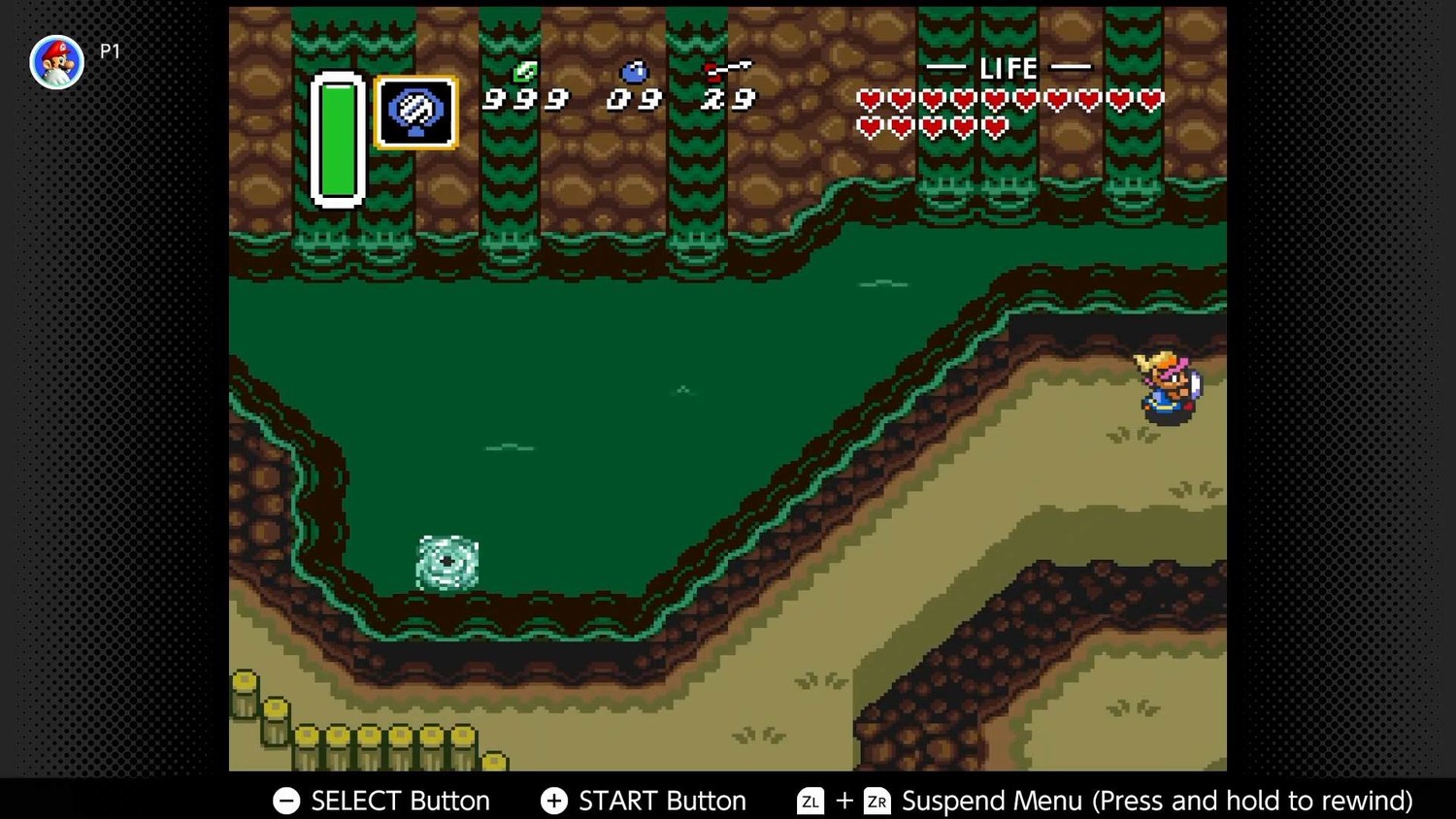Click the P1 Mario player avatar
The height and width of the screenshot is (819, 1456).
coord(57,62)
